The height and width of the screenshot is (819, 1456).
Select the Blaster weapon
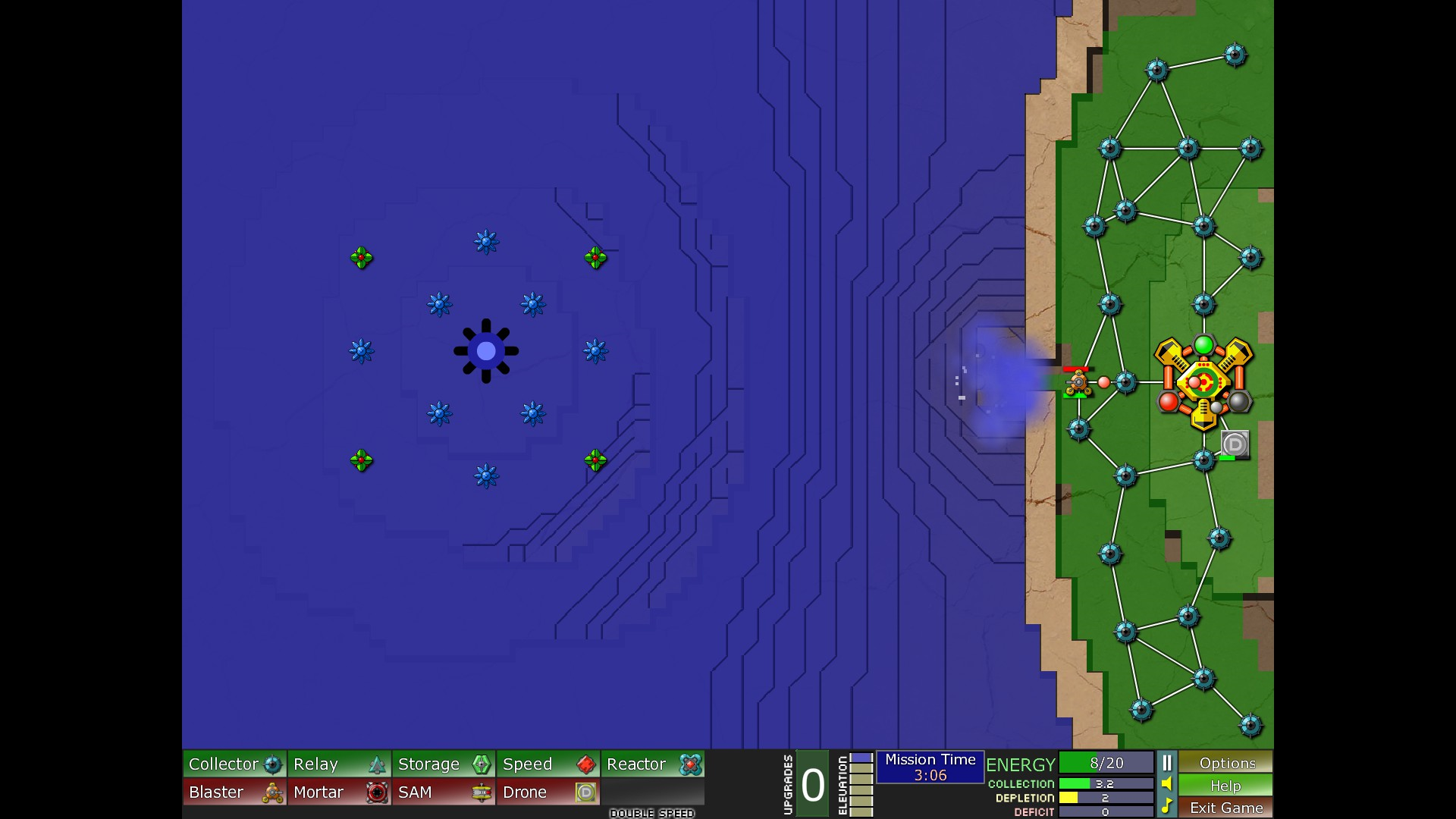pyautogui.click(x=234, y=792)
